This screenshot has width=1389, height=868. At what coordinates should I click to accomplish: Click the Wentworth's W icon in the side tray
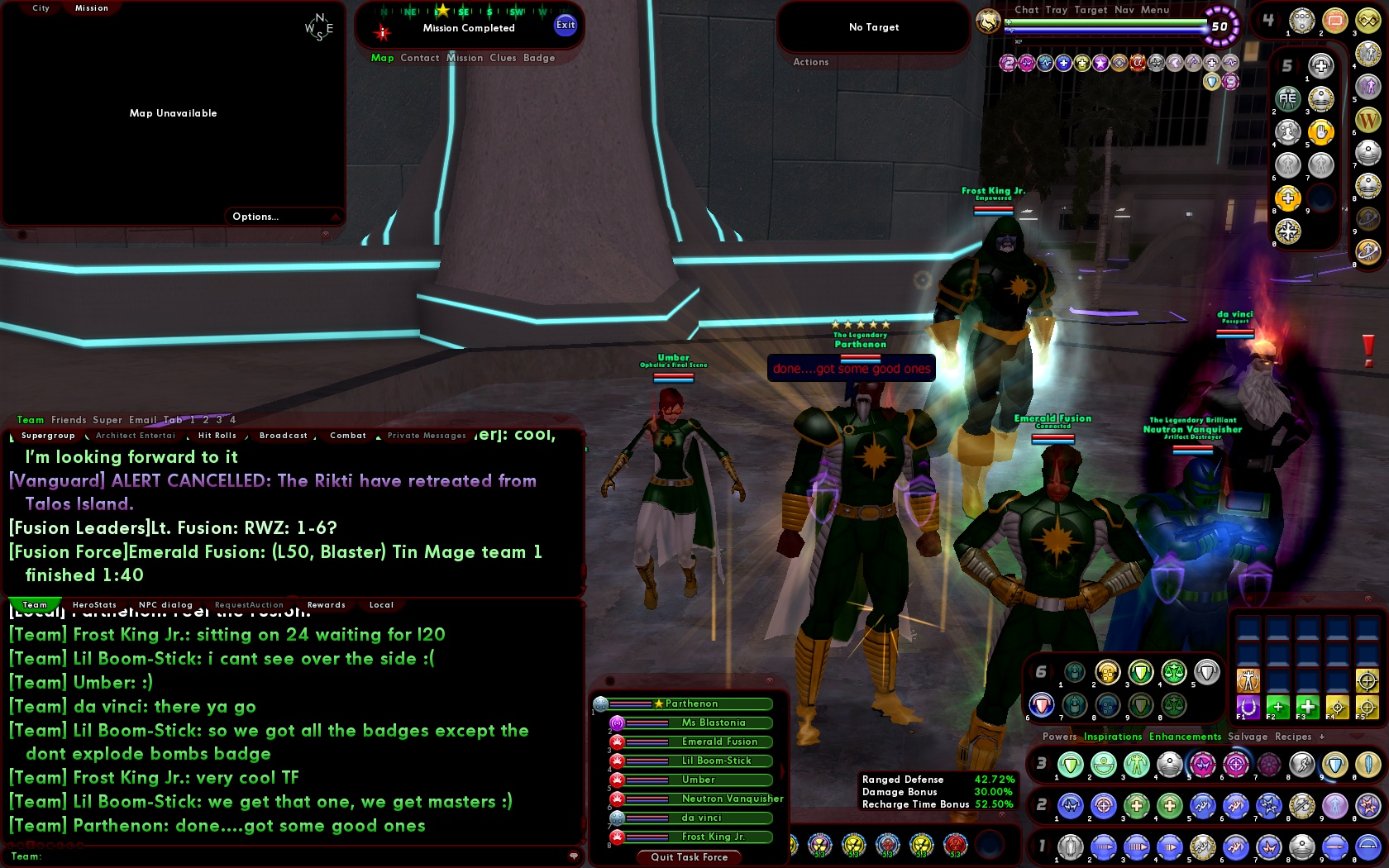coord(1368,119)
